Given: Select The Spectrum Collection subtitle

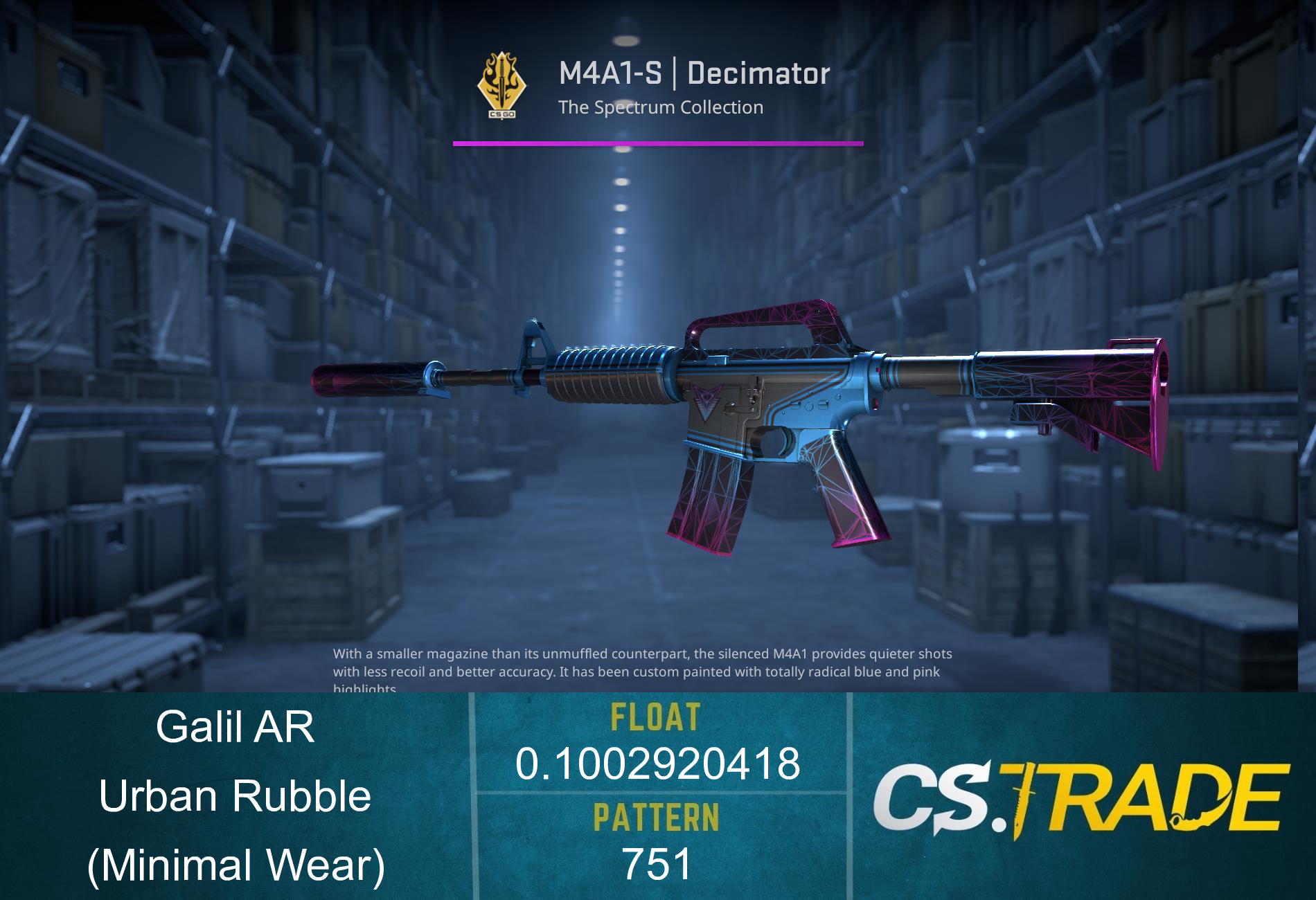Looking at the screenshot, I should pos(661,107).
